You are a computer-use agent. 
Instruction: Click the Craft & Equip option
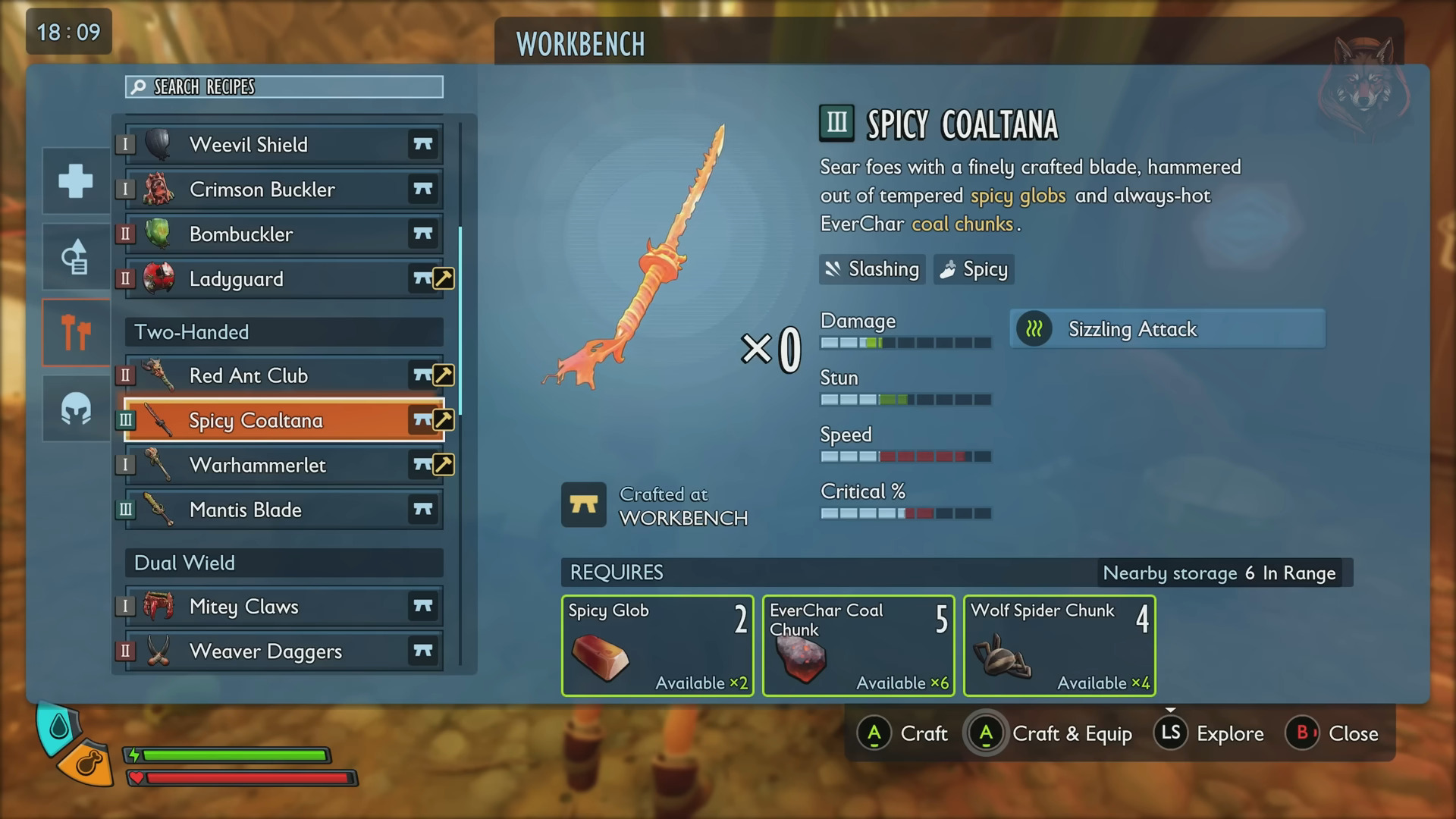click(1050, 733)
